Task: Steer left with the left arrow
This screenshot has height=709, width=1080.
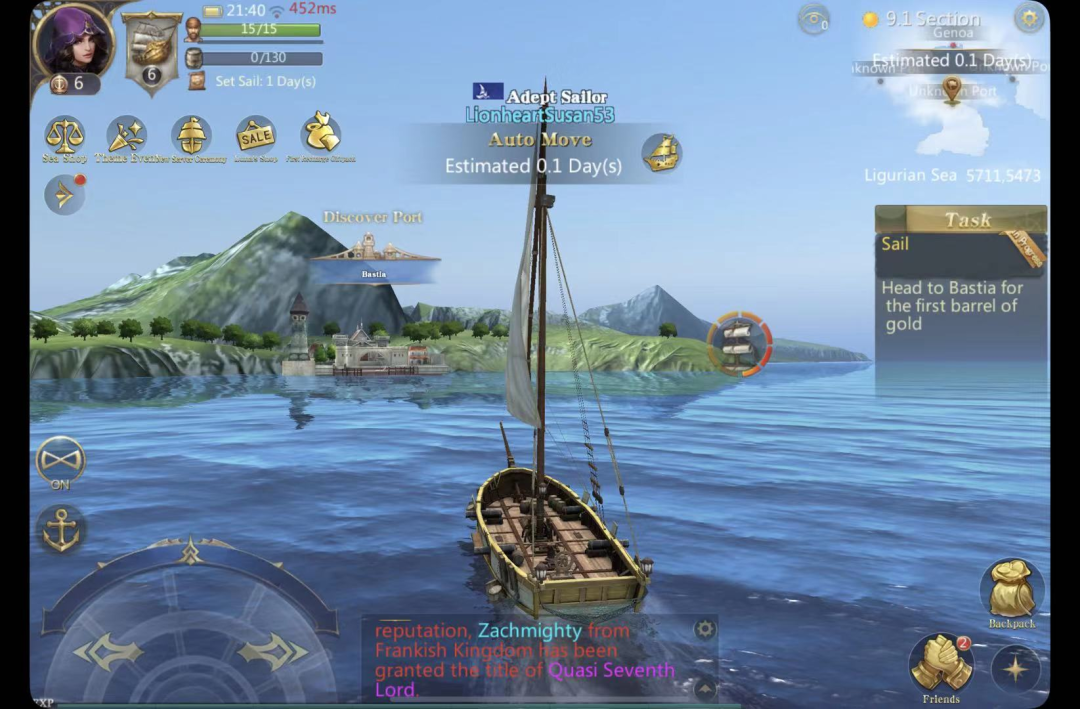Action: (x=108, y=652)
